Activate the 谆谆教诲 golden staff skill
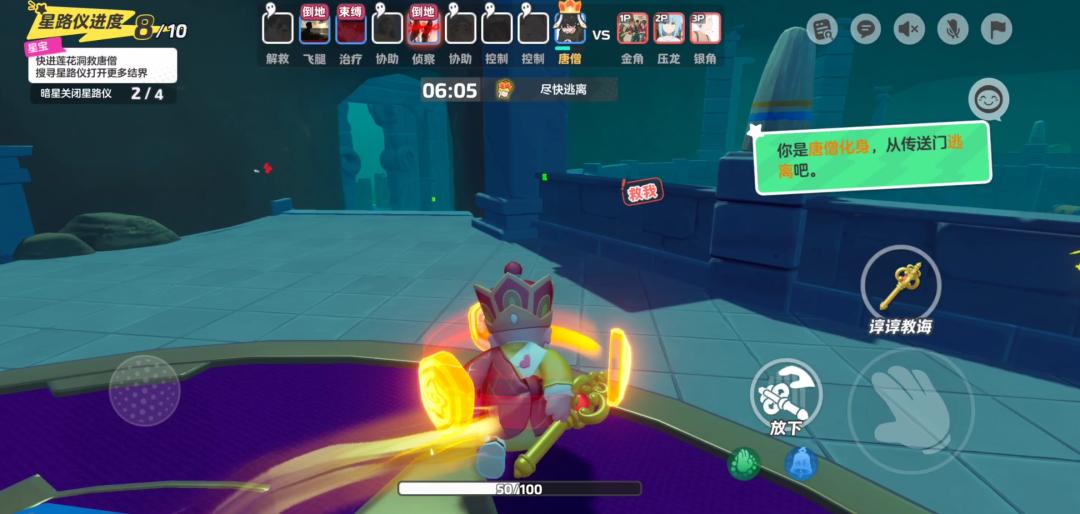 click(900, 284)
